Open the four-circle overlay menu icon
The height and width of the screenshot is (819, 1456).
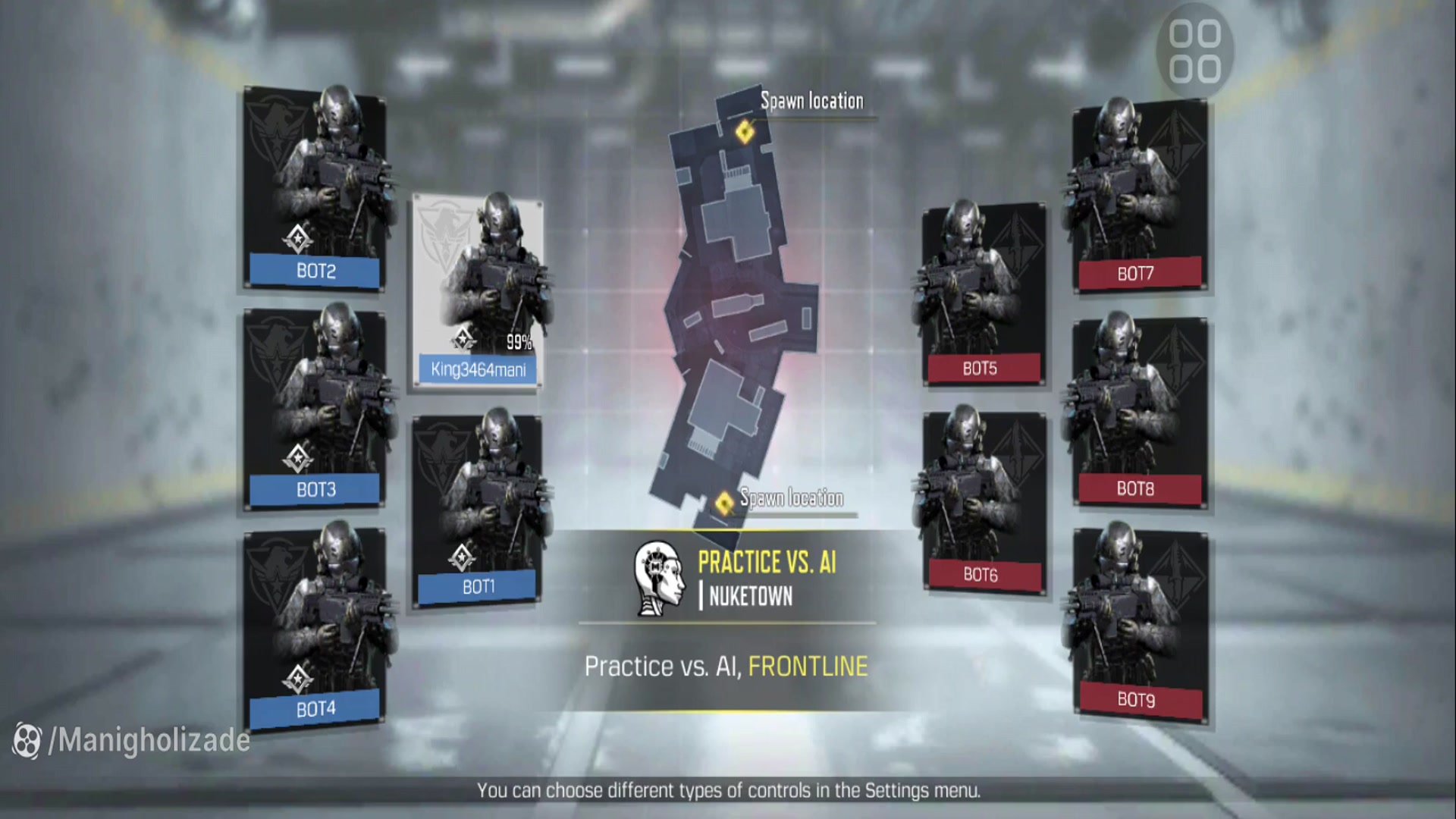1194,52
